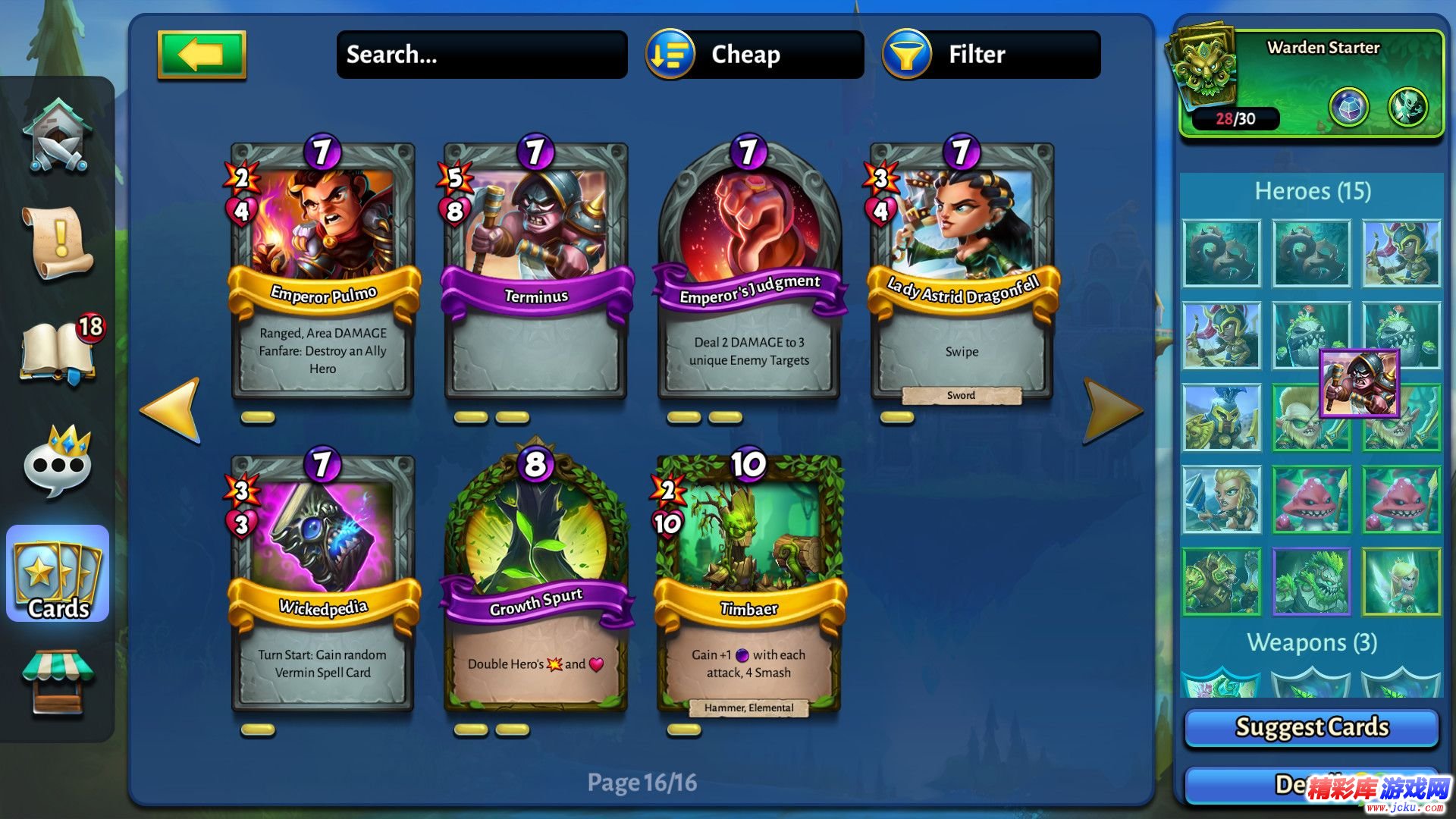
Task: Open the shop stall icon
Action: (58, 681)
